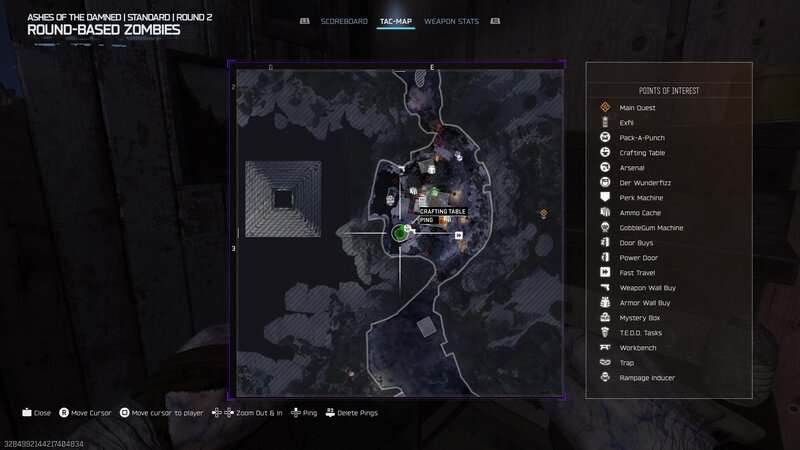Select the Ammo Cache legend entry
Screen dimensions: 800x450
point(640,213)
